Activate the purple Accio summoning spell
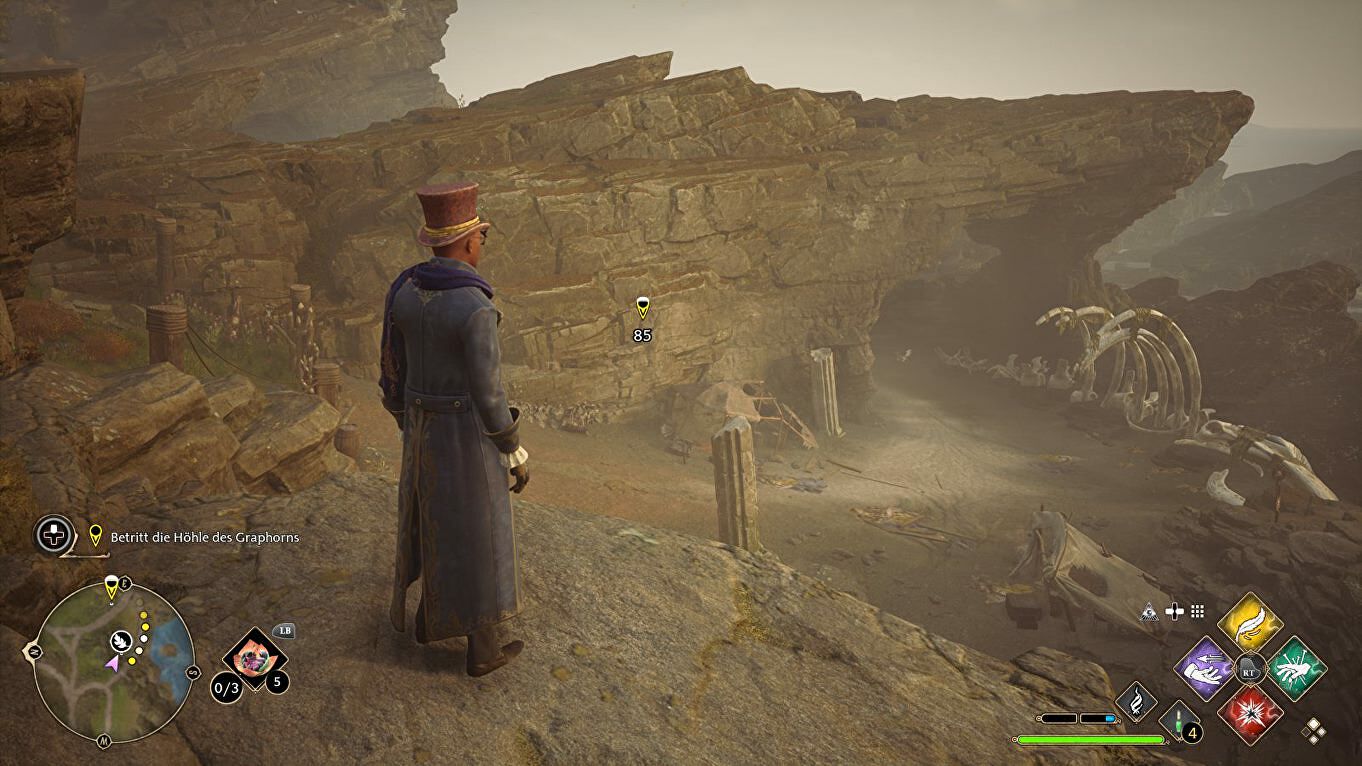This screenshot has height=766, width=1362. click(x=1204, y=668)
